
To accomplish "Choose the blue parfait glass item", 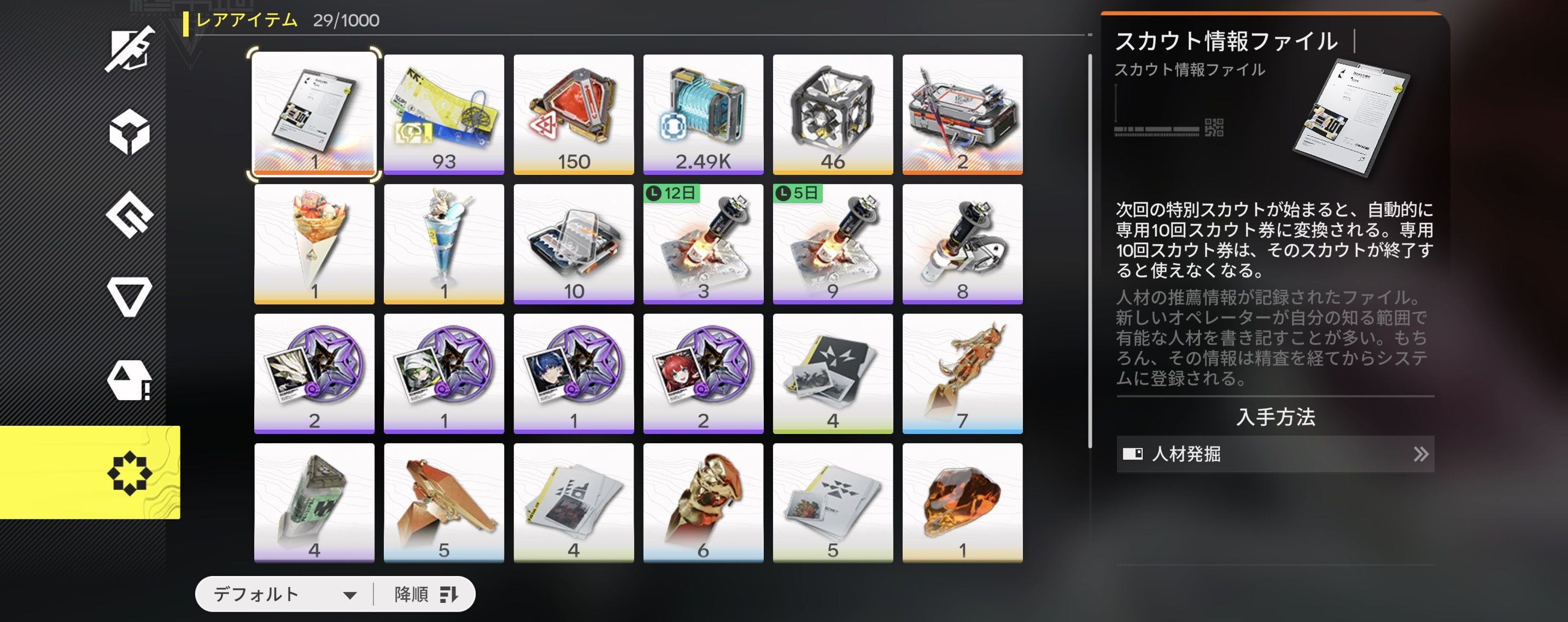I will click(444, 243).
